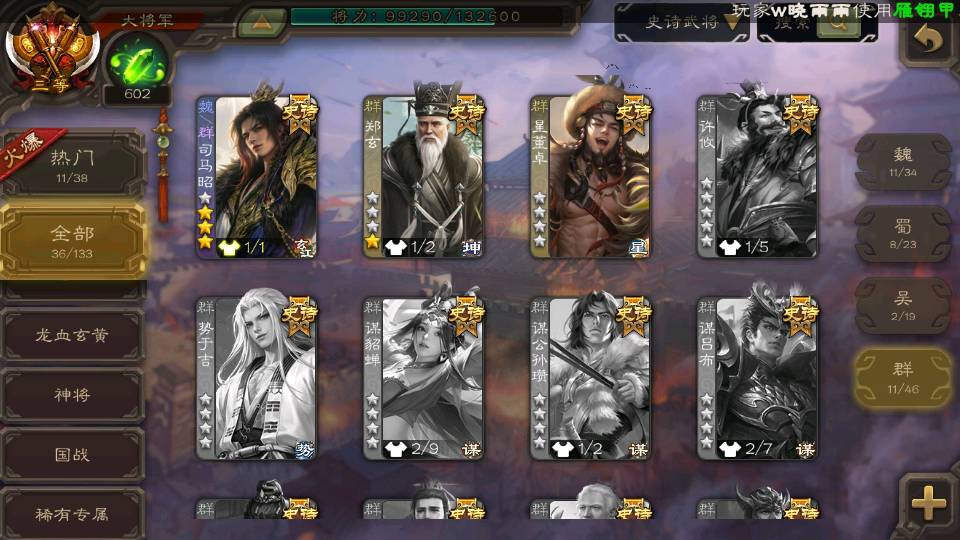
Task: Filter generals by 吴 faction
Action: (903, 306)
